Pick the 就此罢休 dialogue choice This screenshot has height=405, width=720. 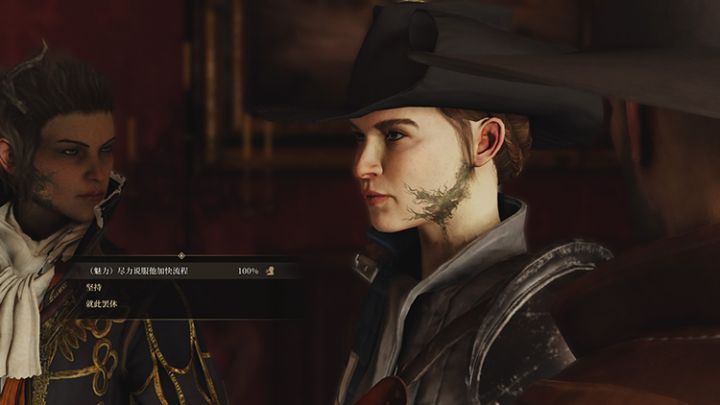pyautogui.click(x=101, y=303)
